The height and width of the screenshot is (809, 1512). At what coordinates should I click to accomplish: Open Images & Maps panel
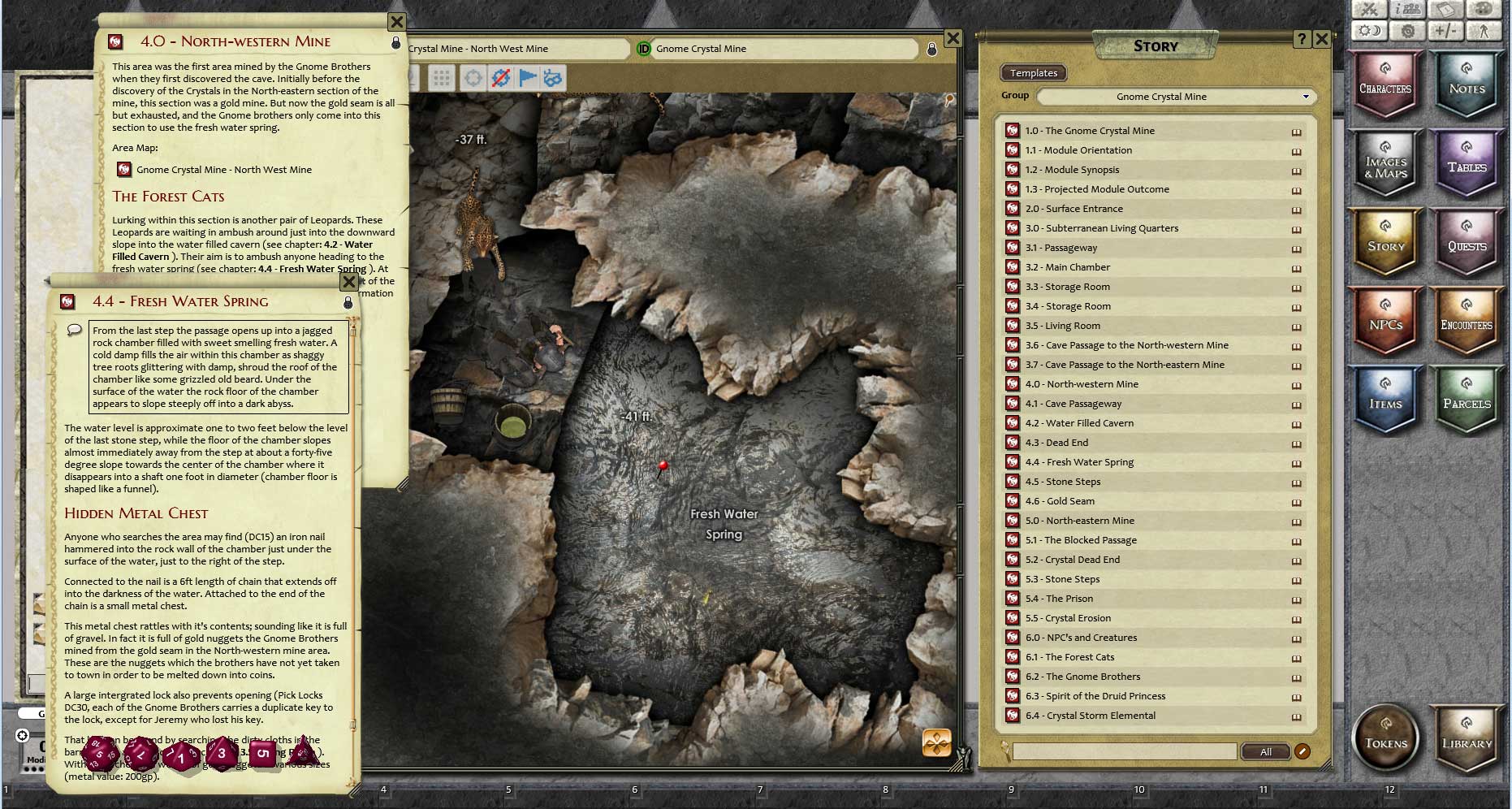coord(1385,165)
